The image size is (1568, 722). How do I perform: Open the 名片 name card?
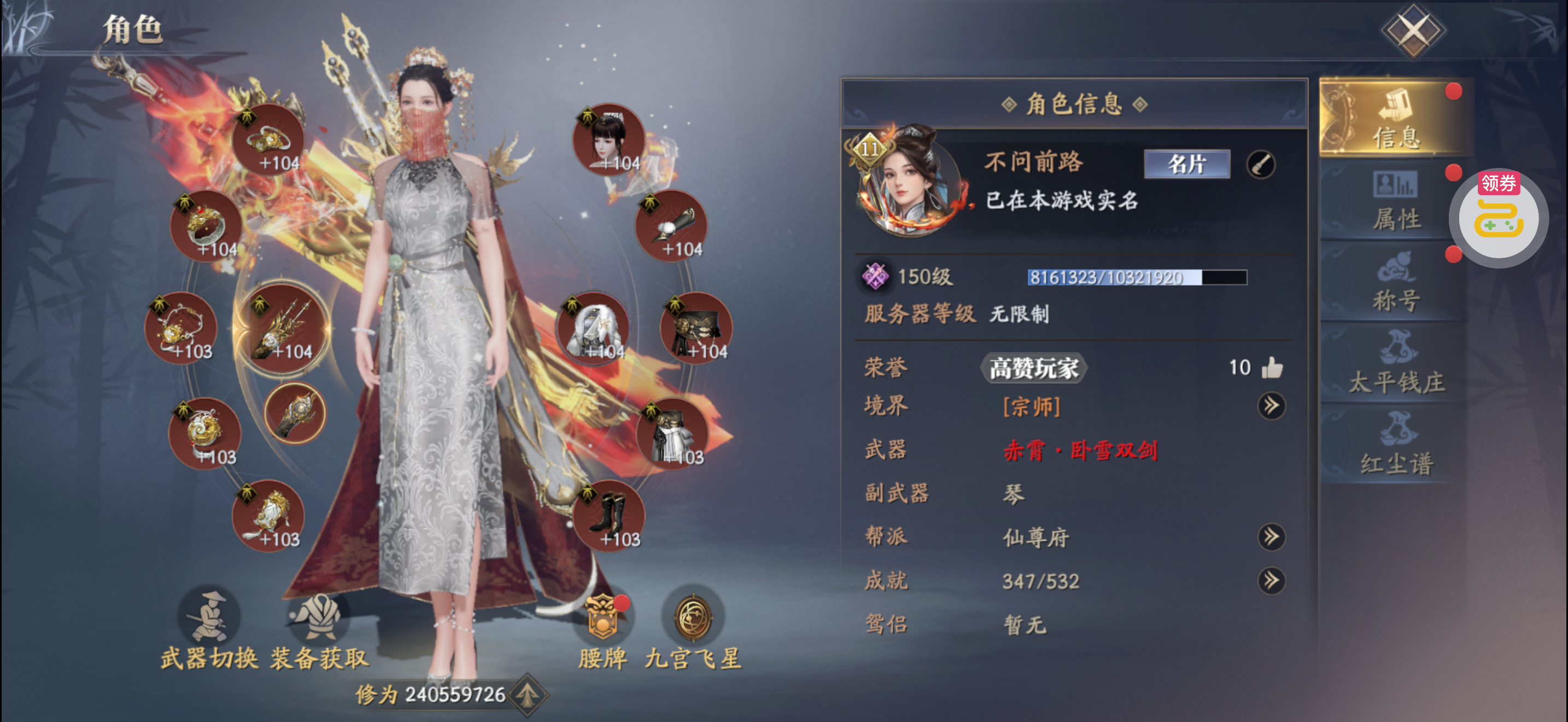[x=1186, y=164]
